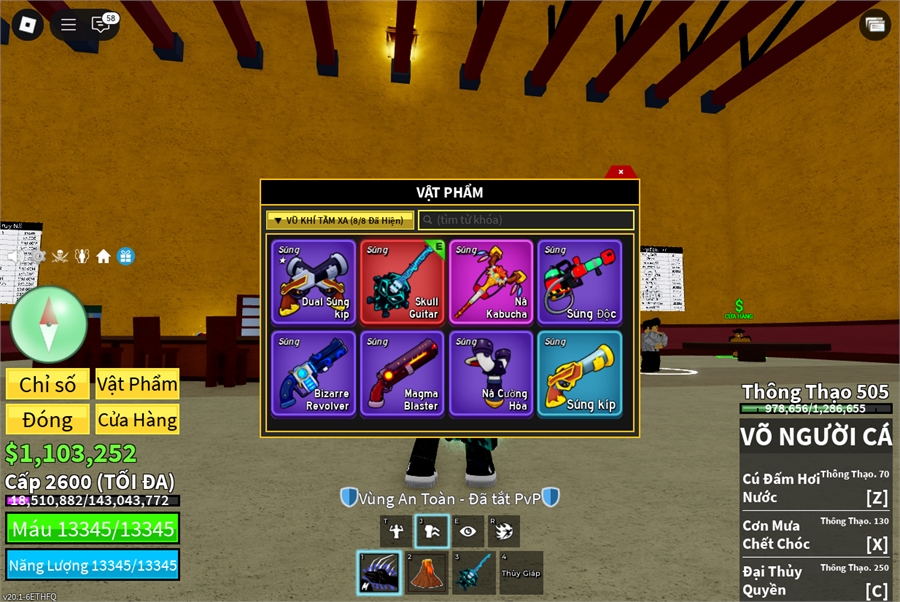Select the highlighted Súng Kíp flintlock
The height and width of the screenshot is (602, 900).
[x=580, y=373]
